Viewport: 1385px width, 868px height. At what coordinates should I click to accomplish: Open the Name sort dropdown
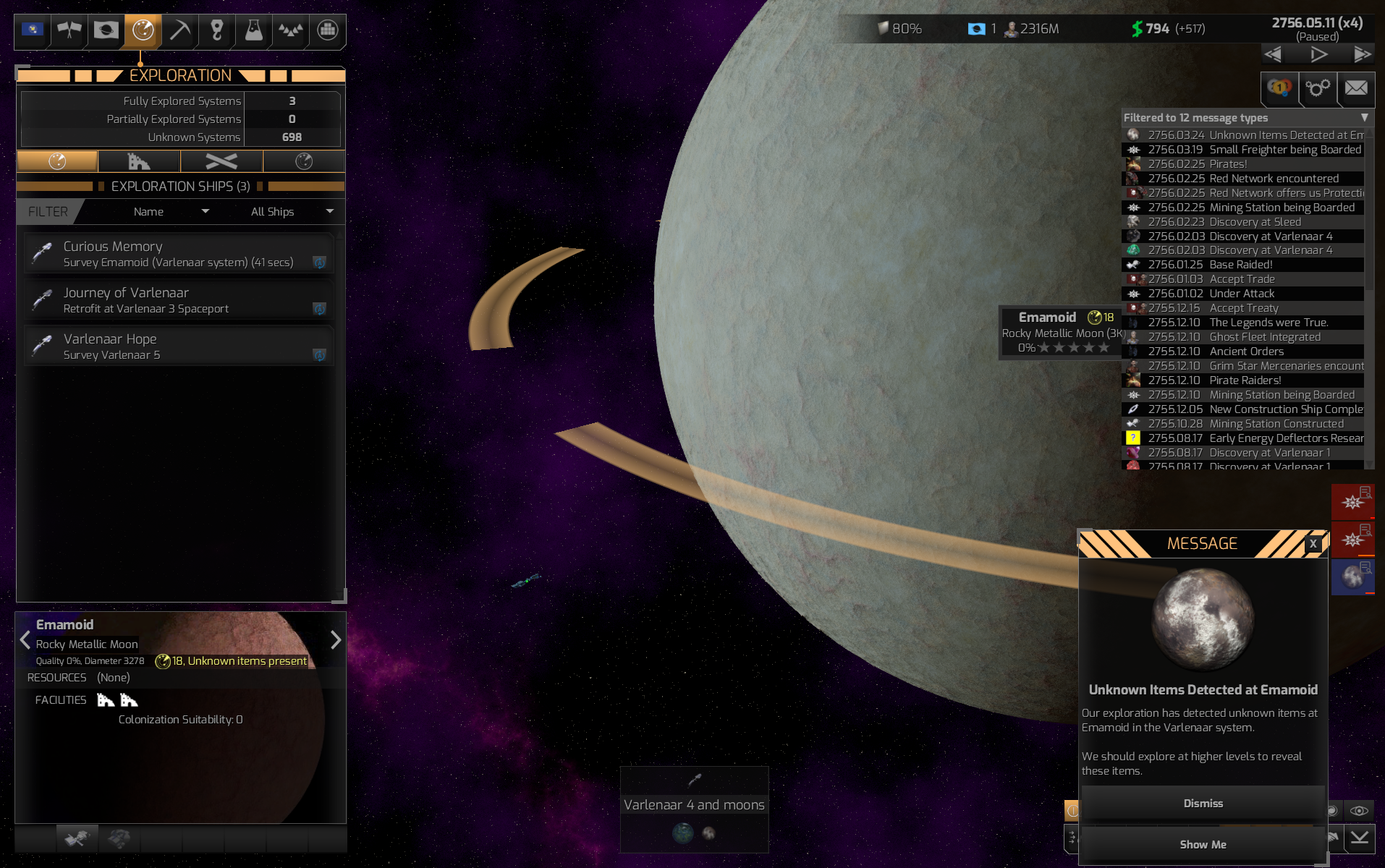[171, 212]
